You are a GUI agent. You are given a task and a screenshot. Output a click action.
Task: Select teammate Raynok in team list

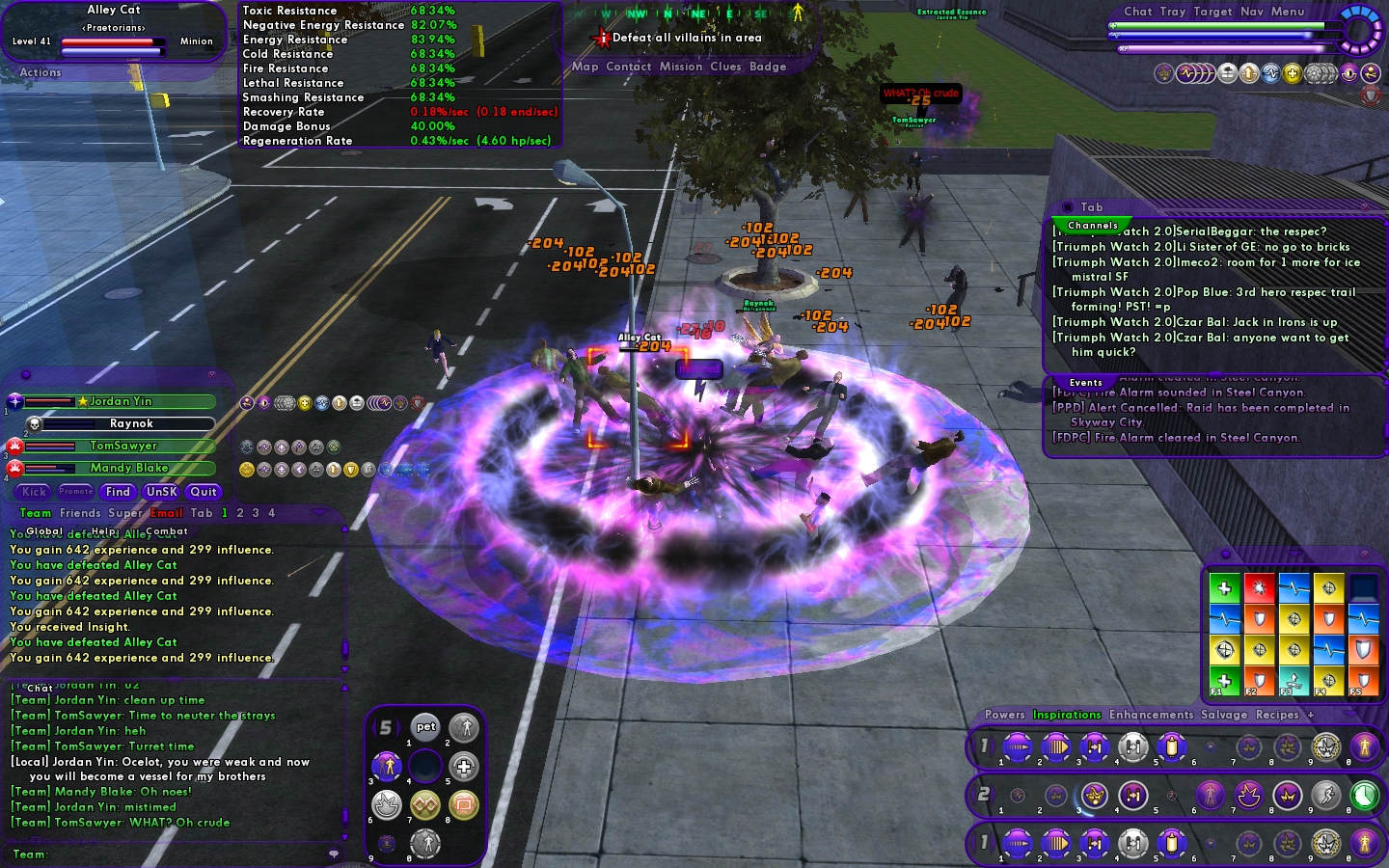[131, 423]
